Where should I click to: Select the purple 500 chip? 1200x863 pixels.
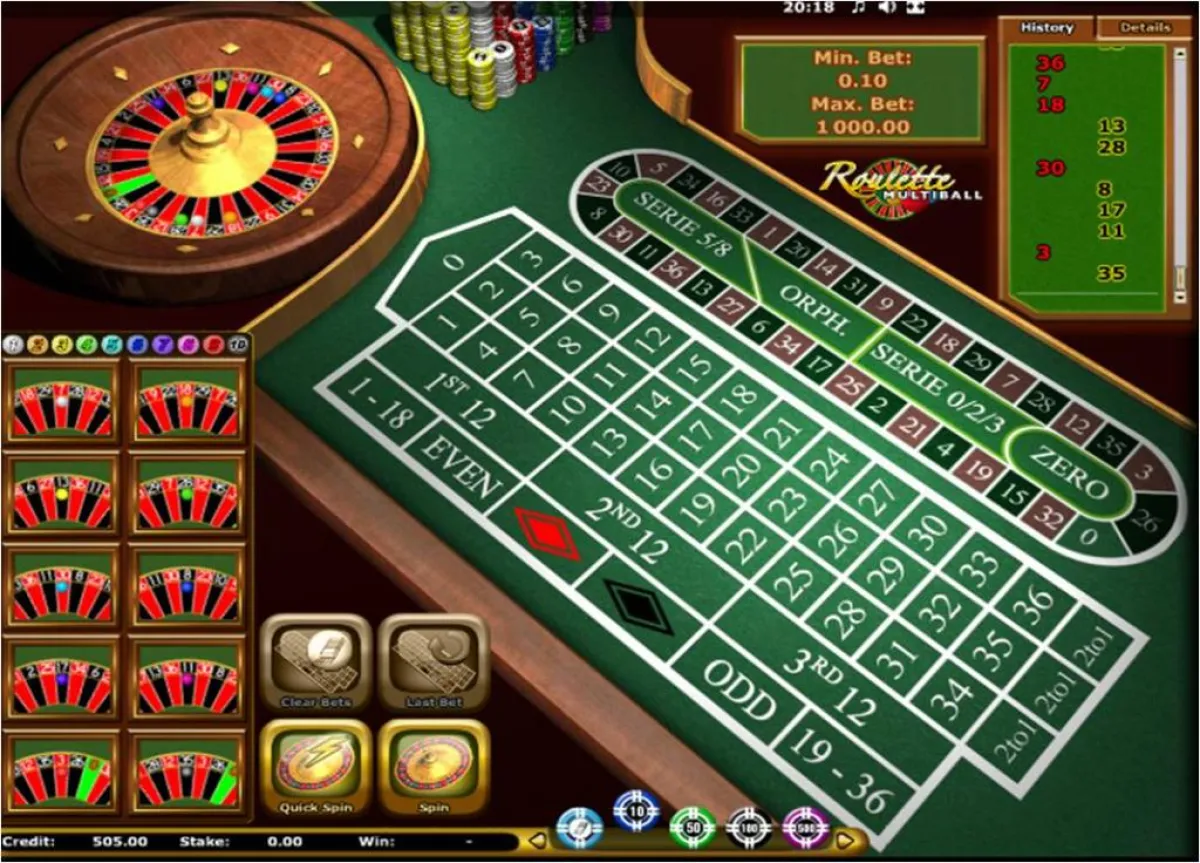pos(805,827)
